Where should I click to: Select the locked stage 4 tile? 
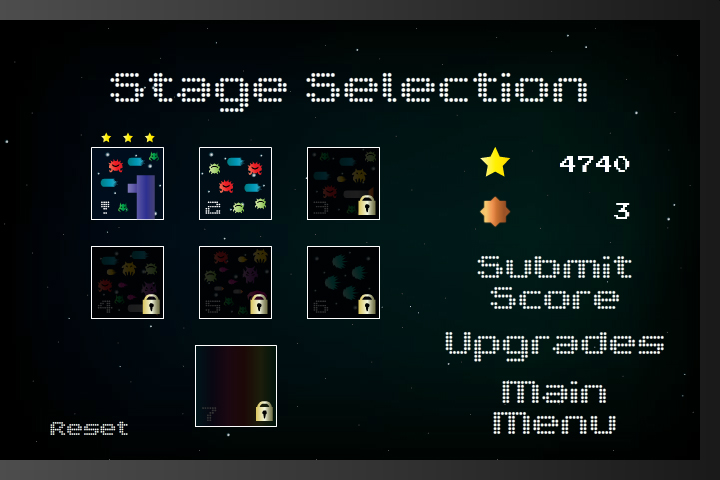pyautogui.click(x=127, y=282)
